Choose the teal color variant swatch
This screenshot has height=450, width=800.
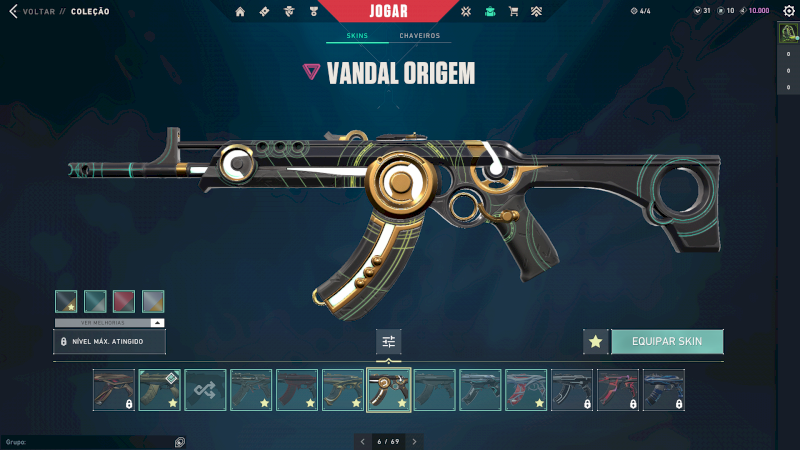coord(95,301)
